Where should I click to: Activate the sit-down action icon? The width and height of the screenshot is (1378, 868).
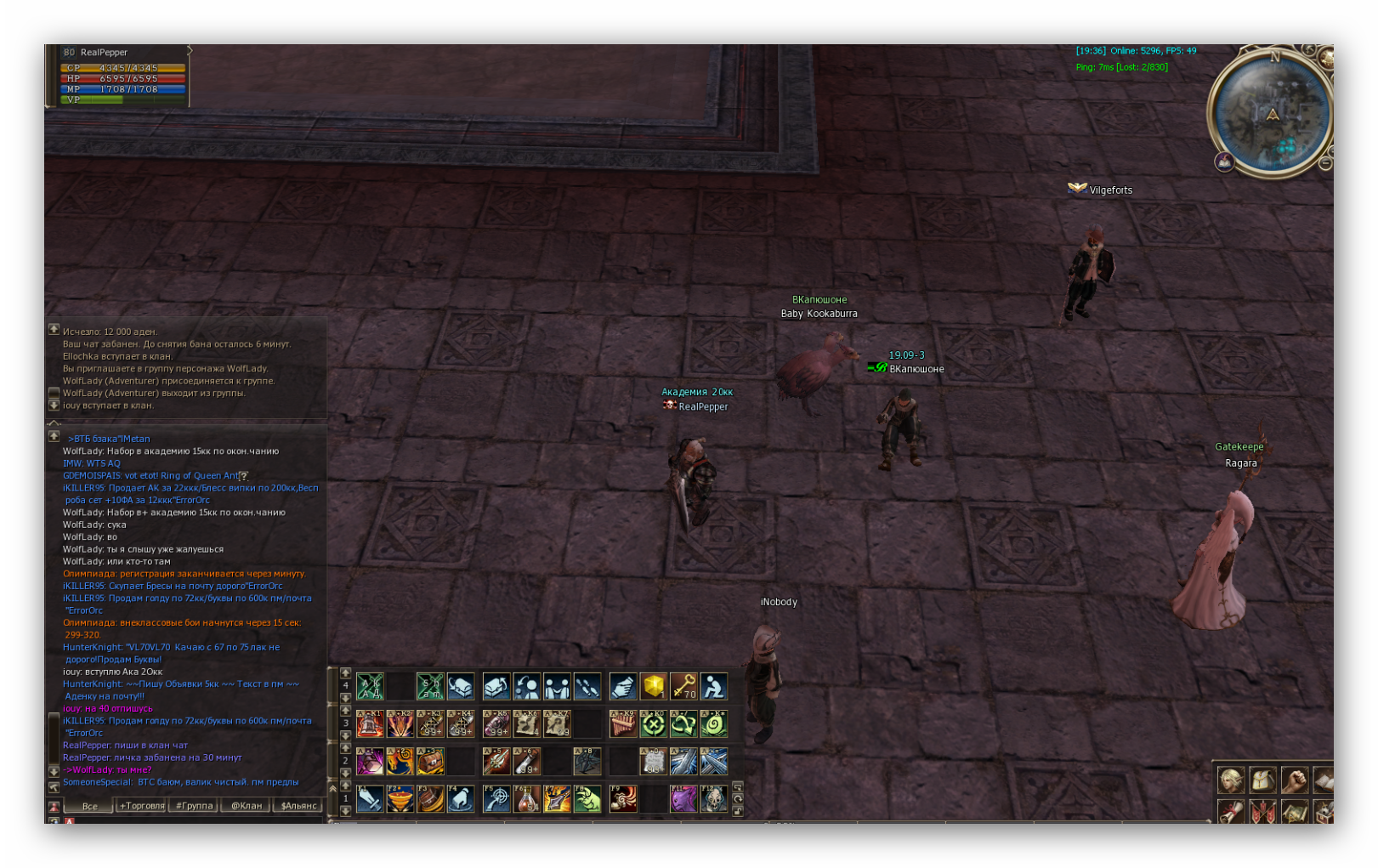pyautogui.click(x=714, y=686)
